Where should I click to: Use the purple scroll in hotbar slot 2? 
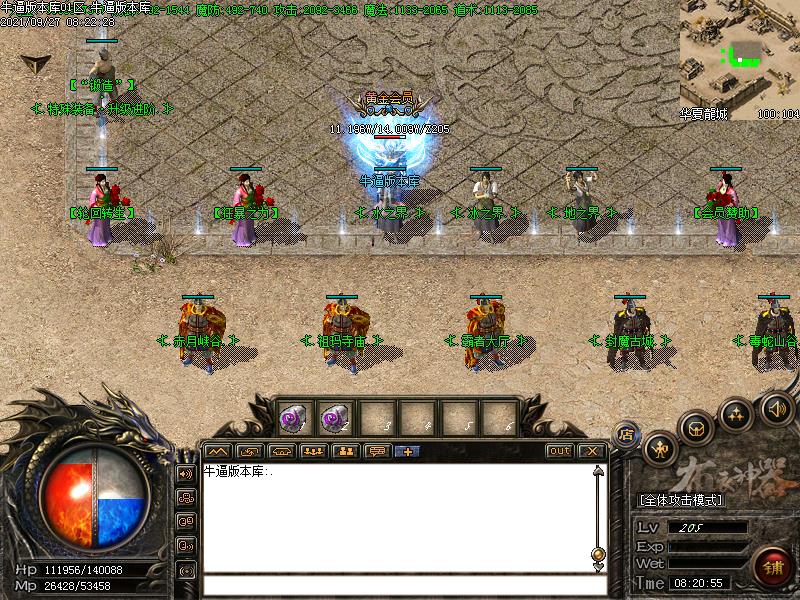pyautogui.click(x=333, y=417)
